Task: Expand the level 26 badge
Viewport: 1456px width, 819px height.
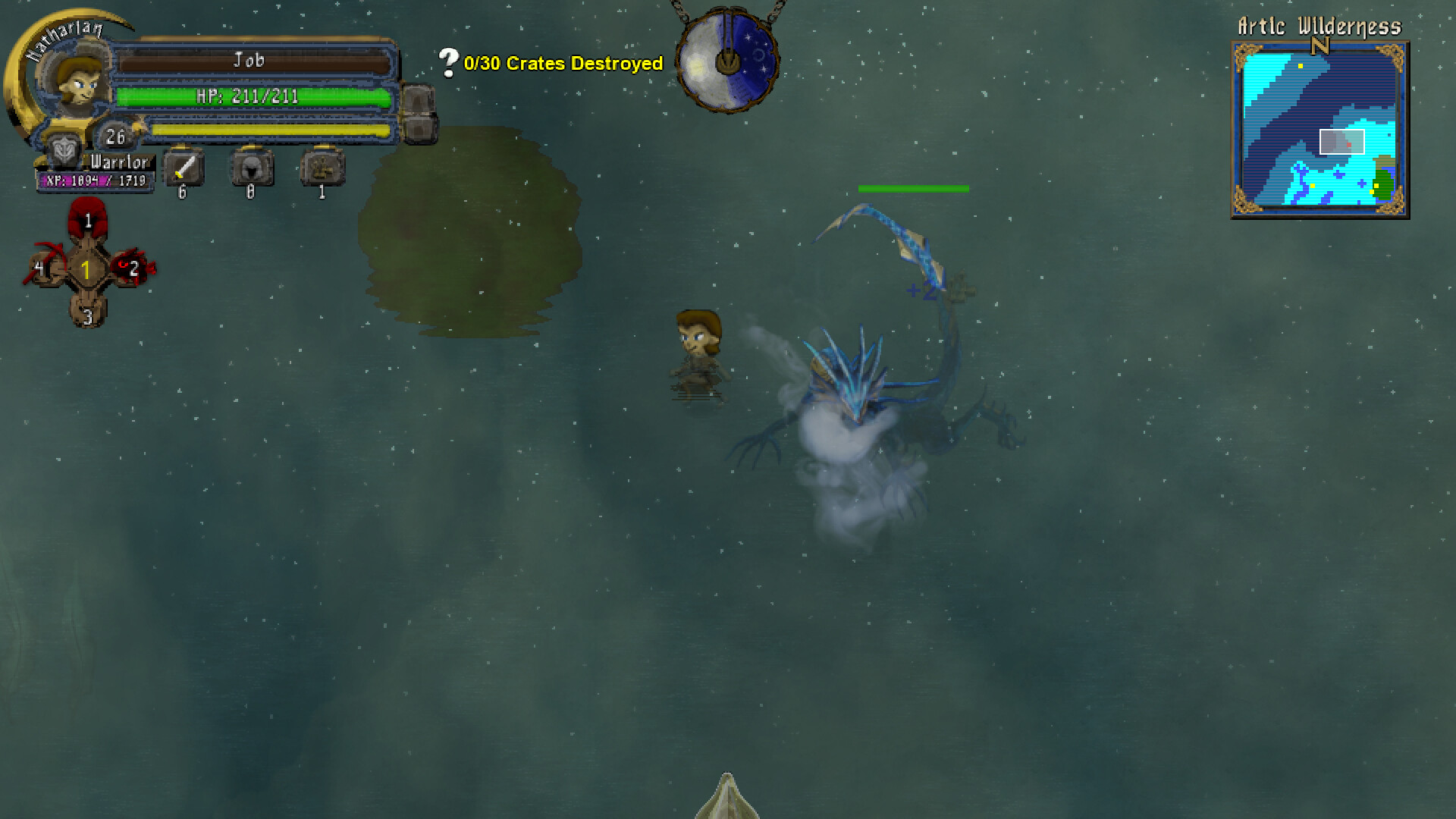Action: (x=115, y=137)
